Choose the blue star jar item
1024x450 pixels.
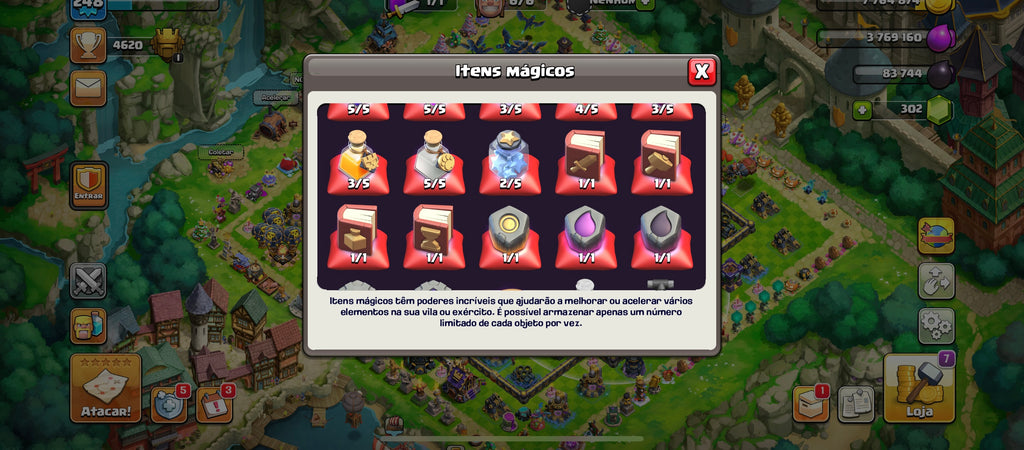[x=510, y=158]
